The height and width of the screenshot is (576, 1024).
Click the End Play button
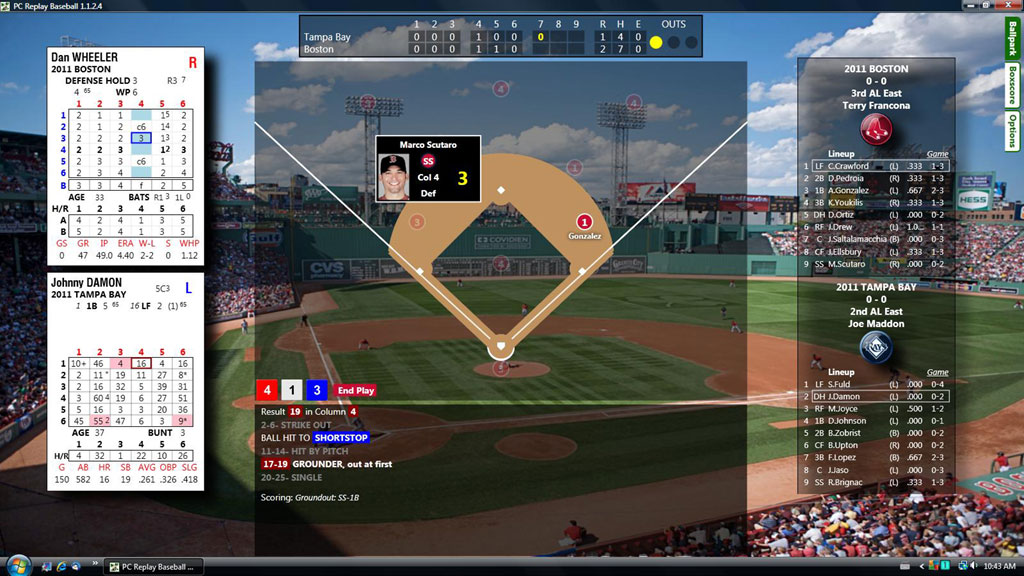[x=355, y=391]
